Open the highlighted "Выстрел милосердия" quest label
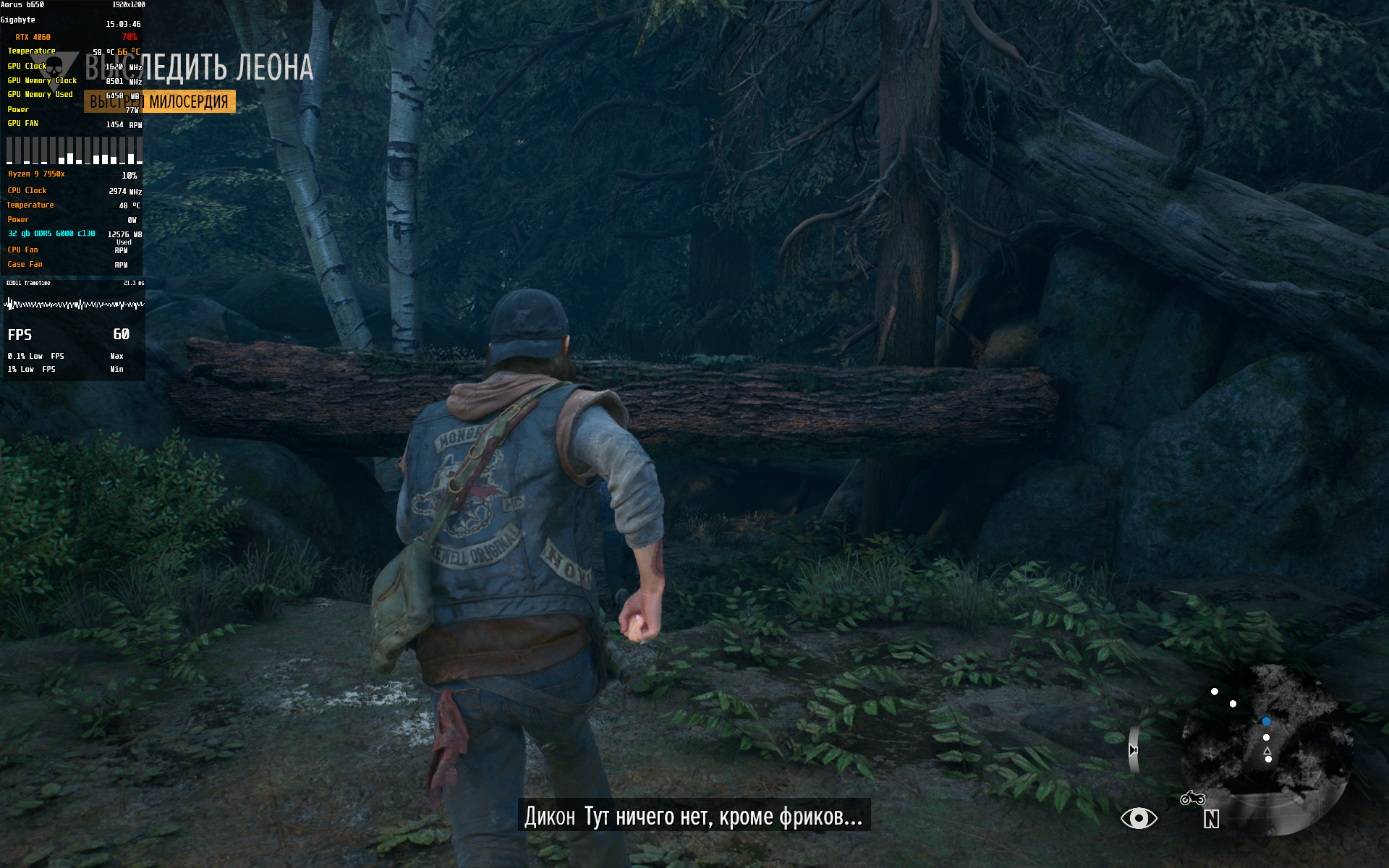The height and width of the screenshot is (868, 1389). pos(160,102)
